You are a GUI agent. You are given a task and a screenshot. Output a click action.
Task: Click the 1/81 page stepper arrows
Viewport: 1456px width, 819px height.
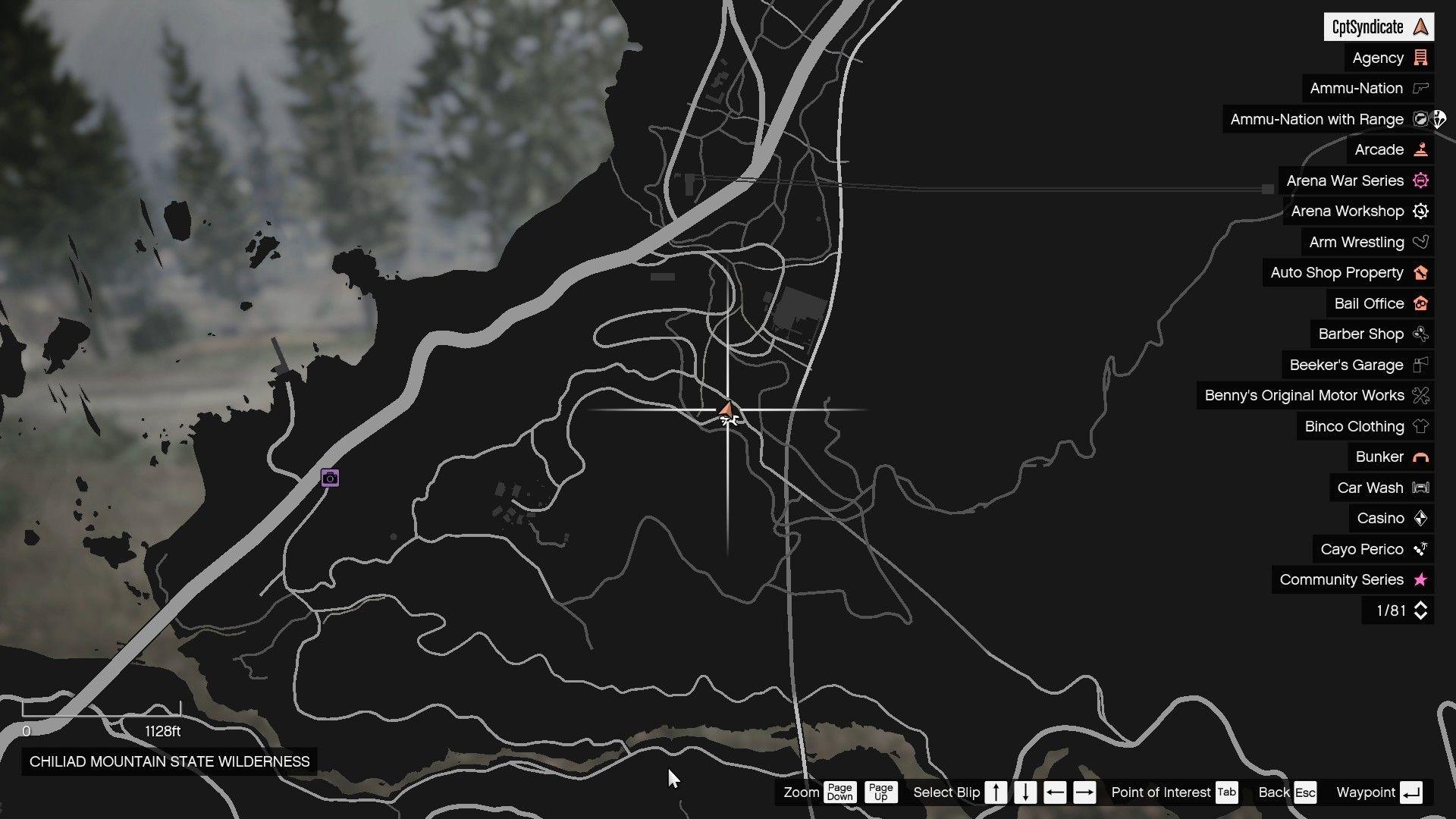pyautogui.click(x=1420, y=610)
